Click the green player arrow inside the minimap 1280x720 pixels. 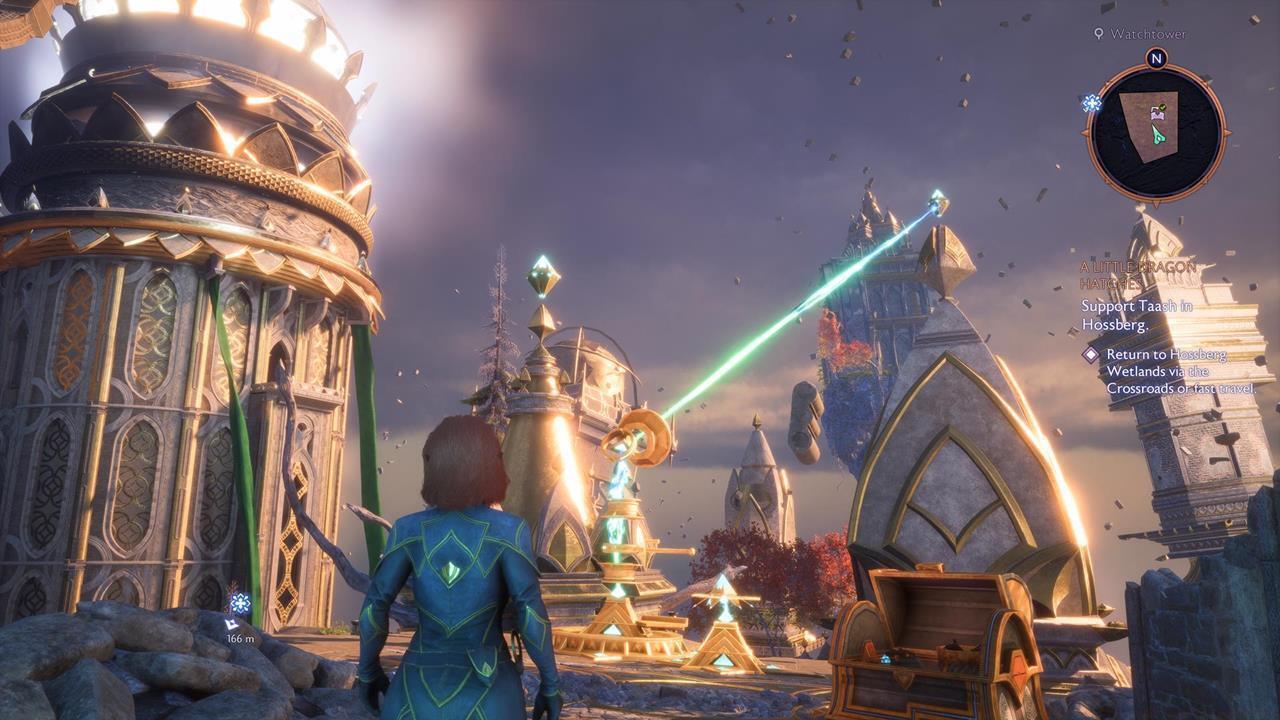(1157, 135)
